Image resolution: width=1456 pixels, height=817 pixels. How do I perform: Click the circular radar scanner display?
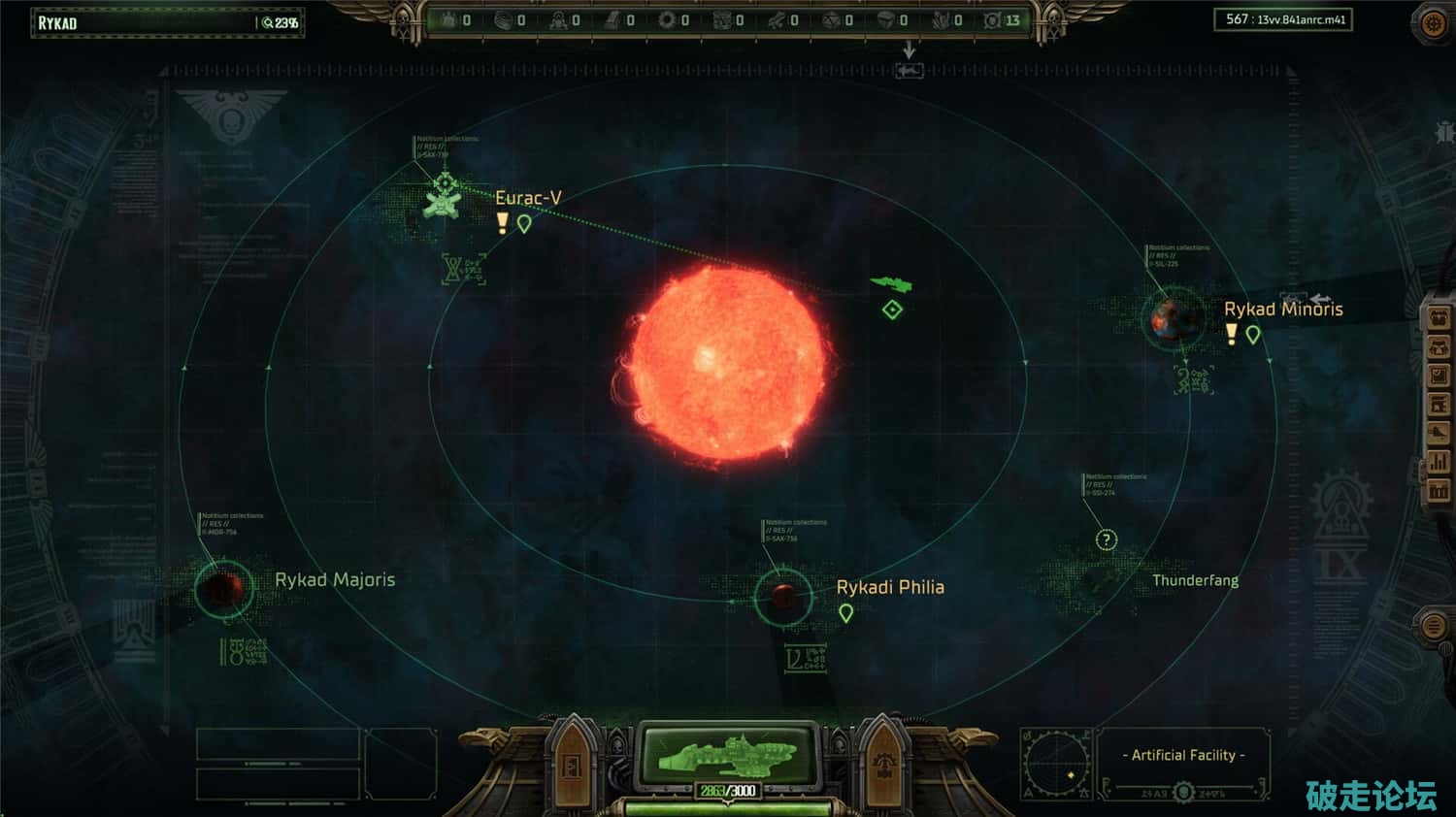(1057, 763)
